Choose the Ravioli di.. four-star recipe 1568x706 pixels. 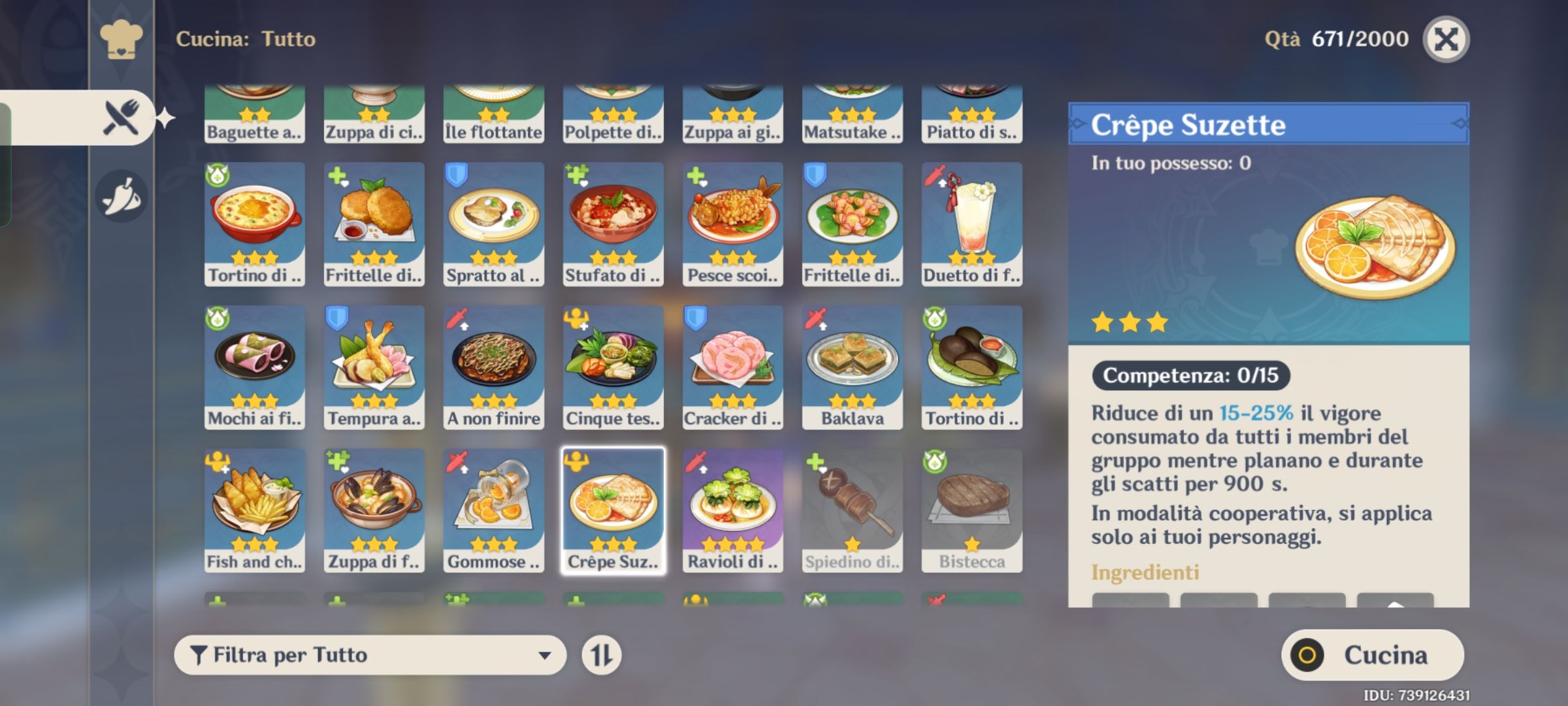732,510
